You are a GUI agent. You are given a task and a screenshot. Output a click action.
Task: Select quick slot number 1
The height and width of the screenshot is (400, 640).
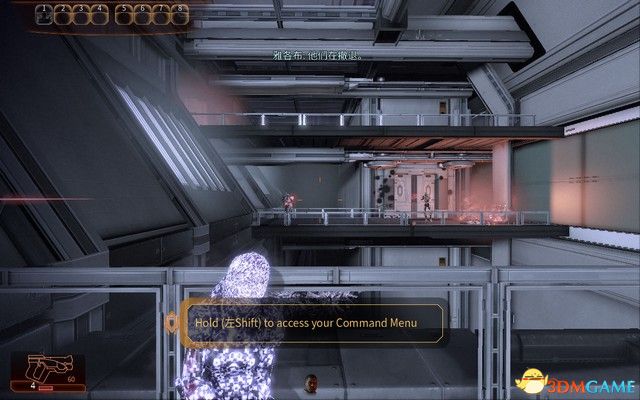(44, 14)
